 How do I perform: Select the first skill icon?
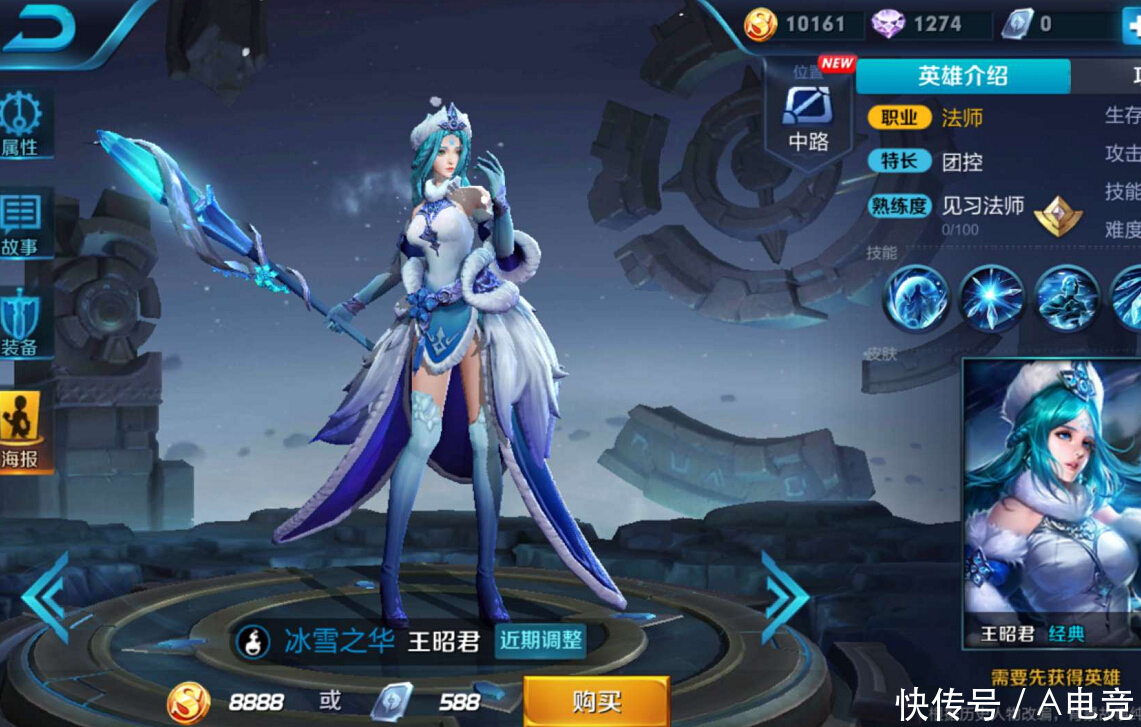click(915, 298)
